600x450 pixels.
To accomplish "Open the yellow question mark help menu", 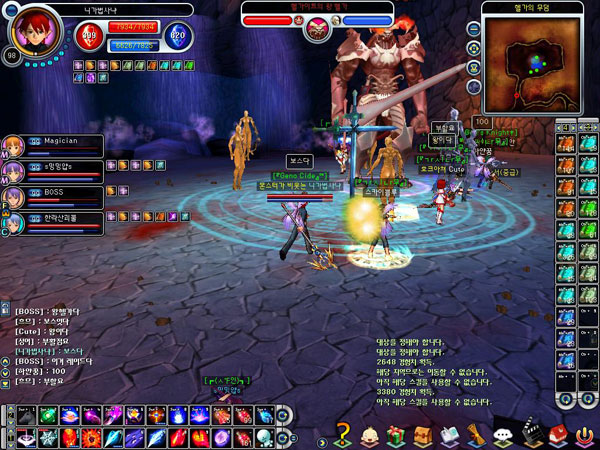I will coord(343,434).
